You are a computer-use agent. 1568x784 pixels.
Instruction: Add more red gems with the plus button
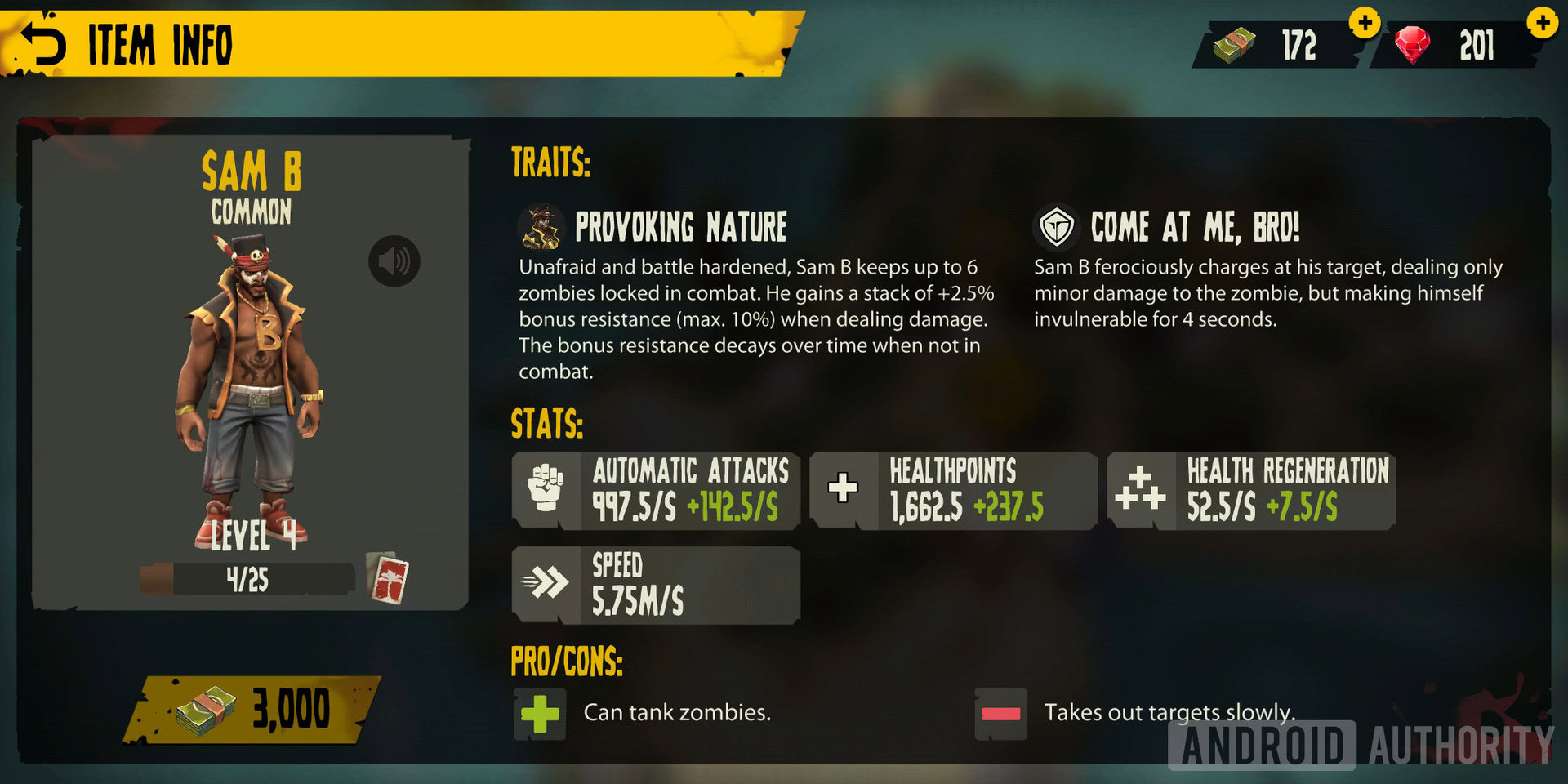click(1542, 23)
